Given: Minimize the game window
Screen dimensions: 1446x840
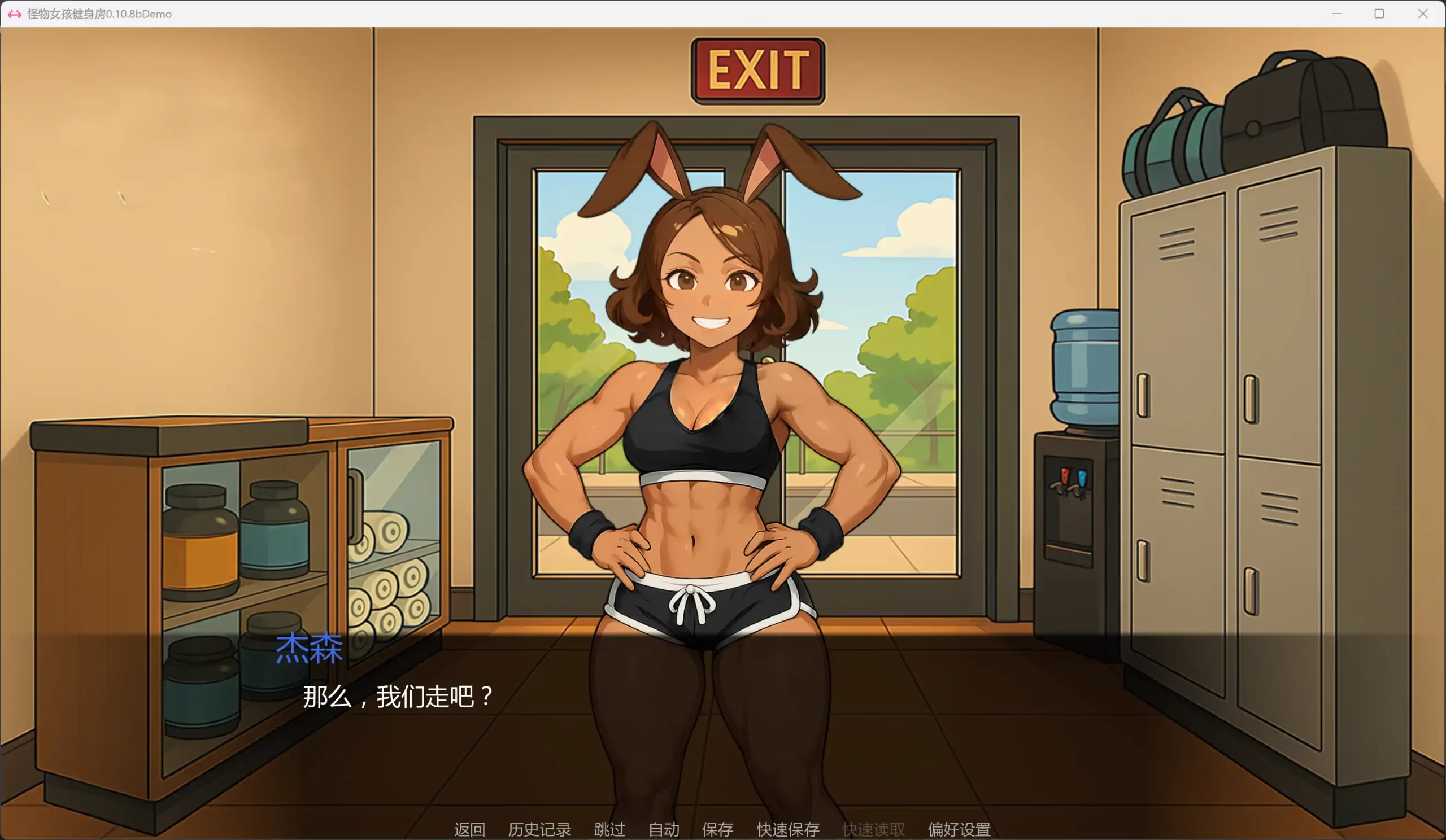Looking at the screenshot, I should 1336,13.
